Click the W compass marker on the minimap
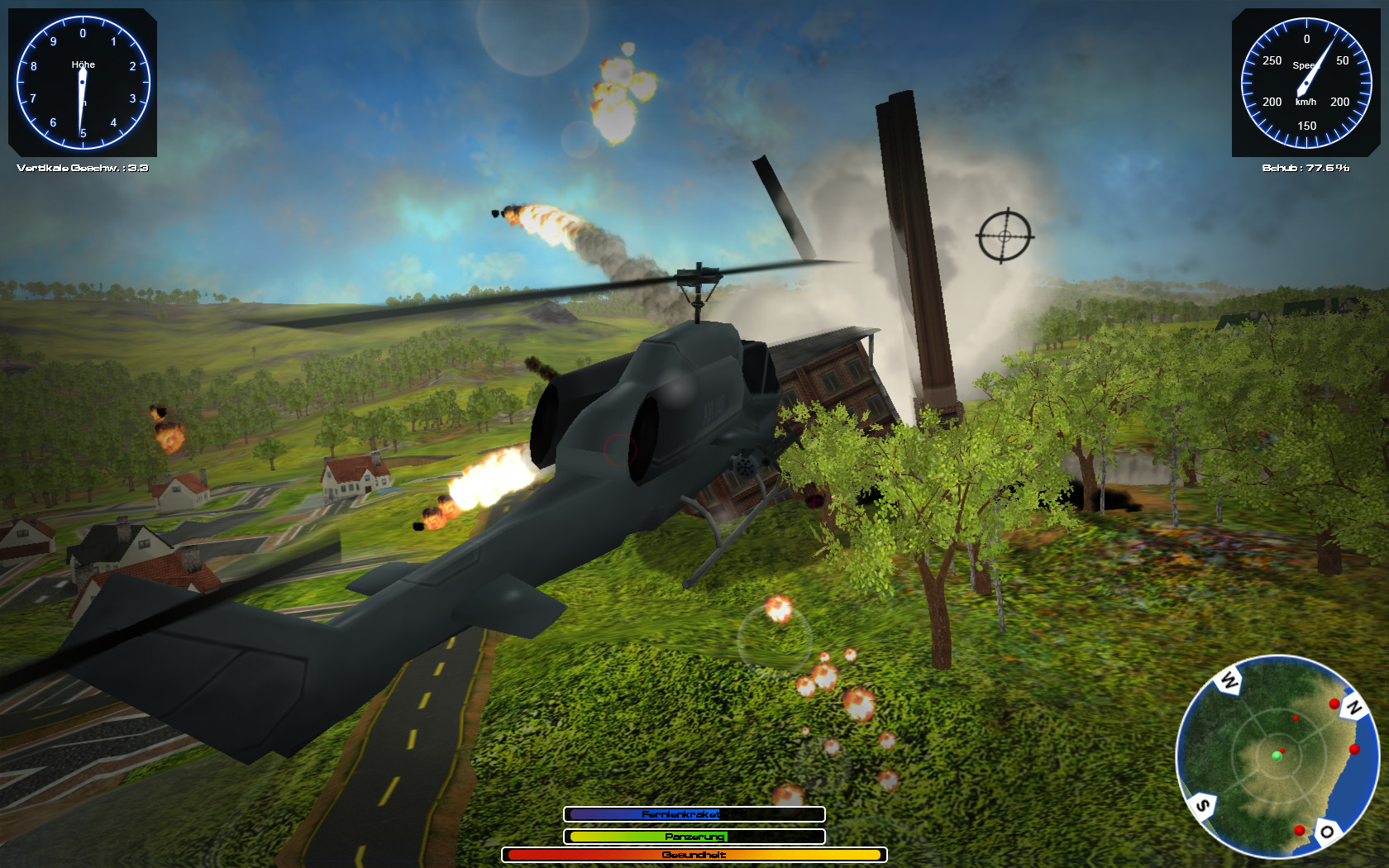The height and width of the screenshot is (868, 1389). (x=1227, y=681)
